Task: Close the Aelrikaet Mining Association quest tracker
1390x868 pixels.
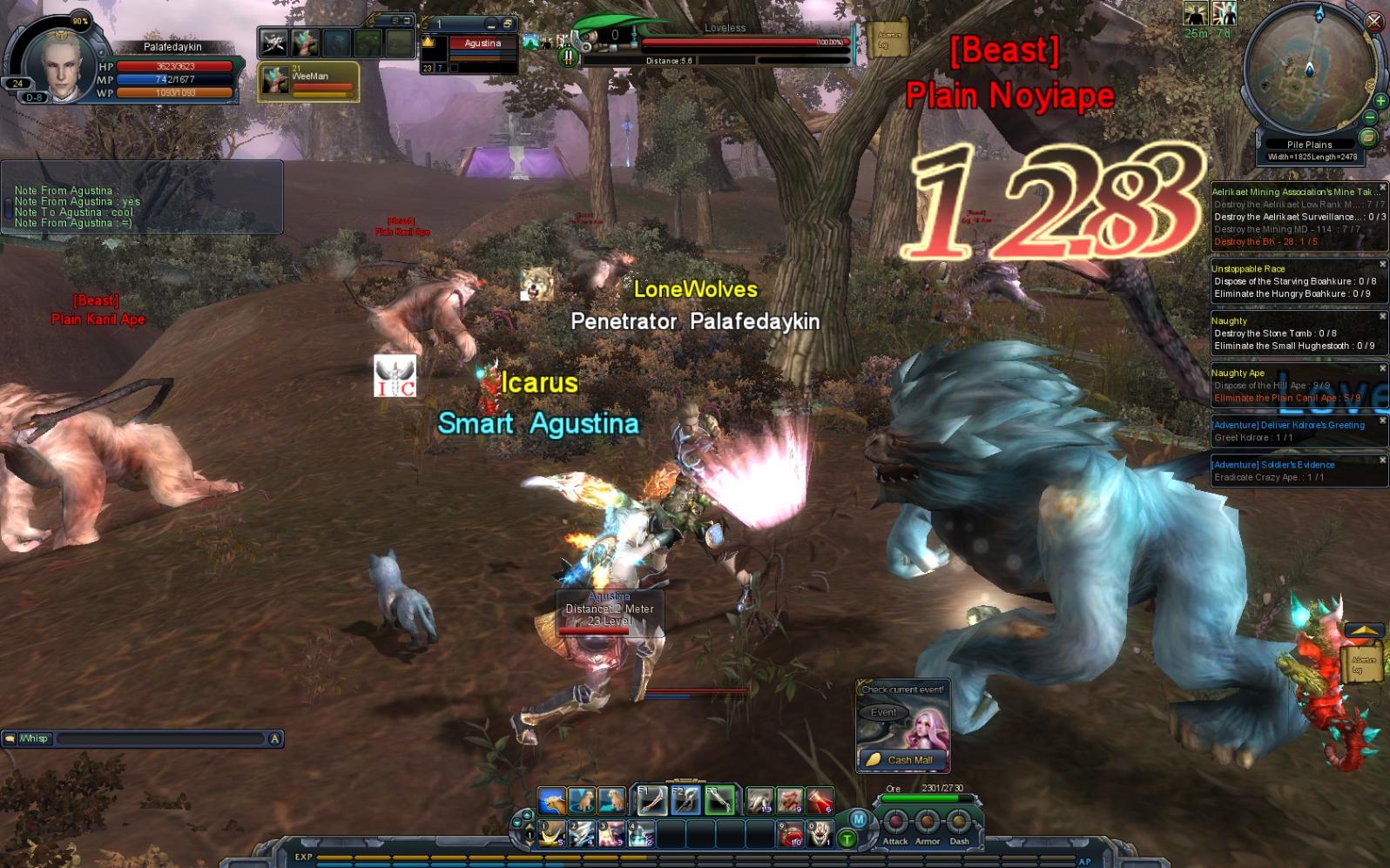Action: (1382, 188)
